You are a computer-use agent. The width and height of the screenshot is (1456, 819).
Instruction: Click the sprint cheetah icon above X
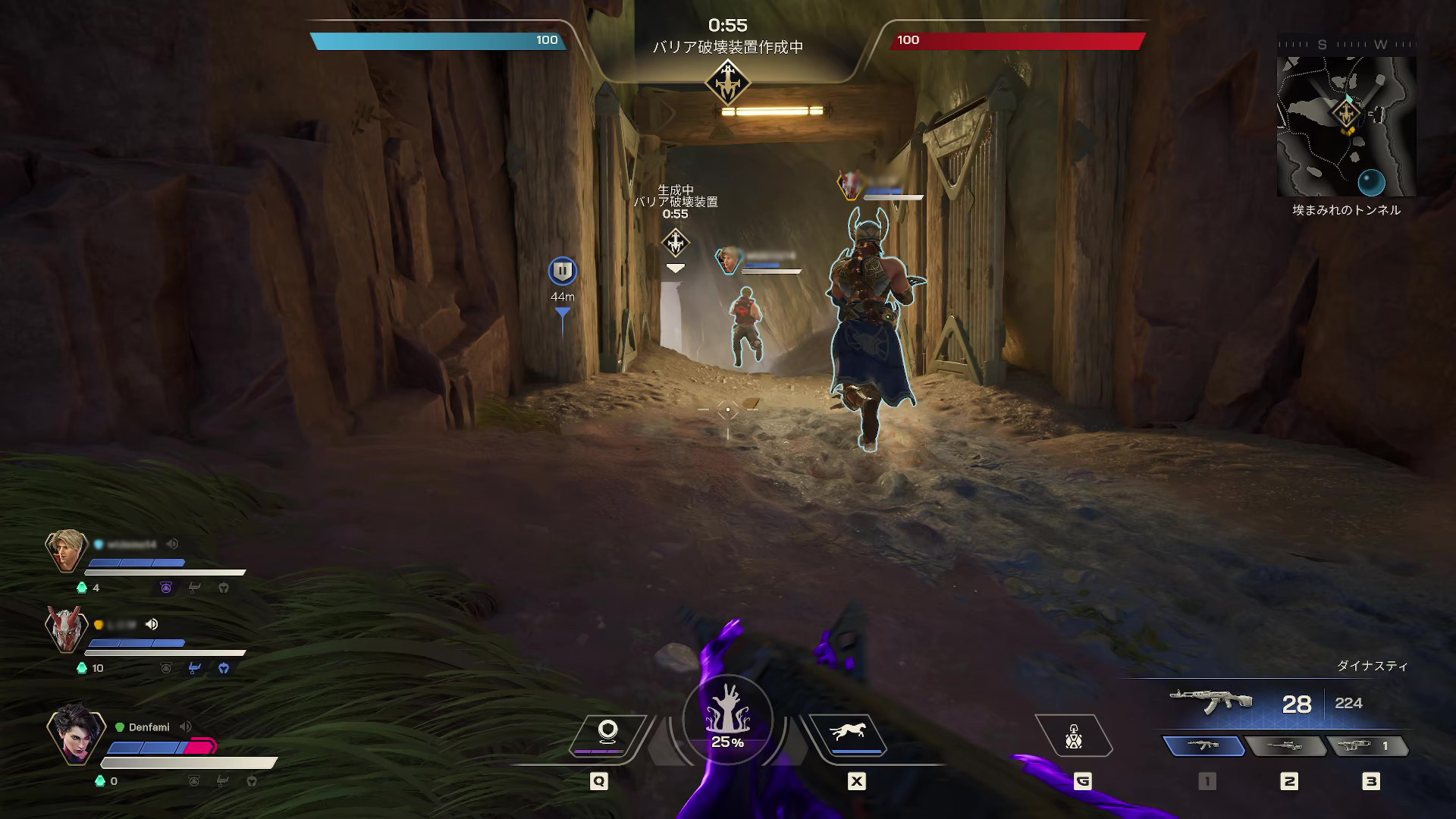tap(849, 730)
